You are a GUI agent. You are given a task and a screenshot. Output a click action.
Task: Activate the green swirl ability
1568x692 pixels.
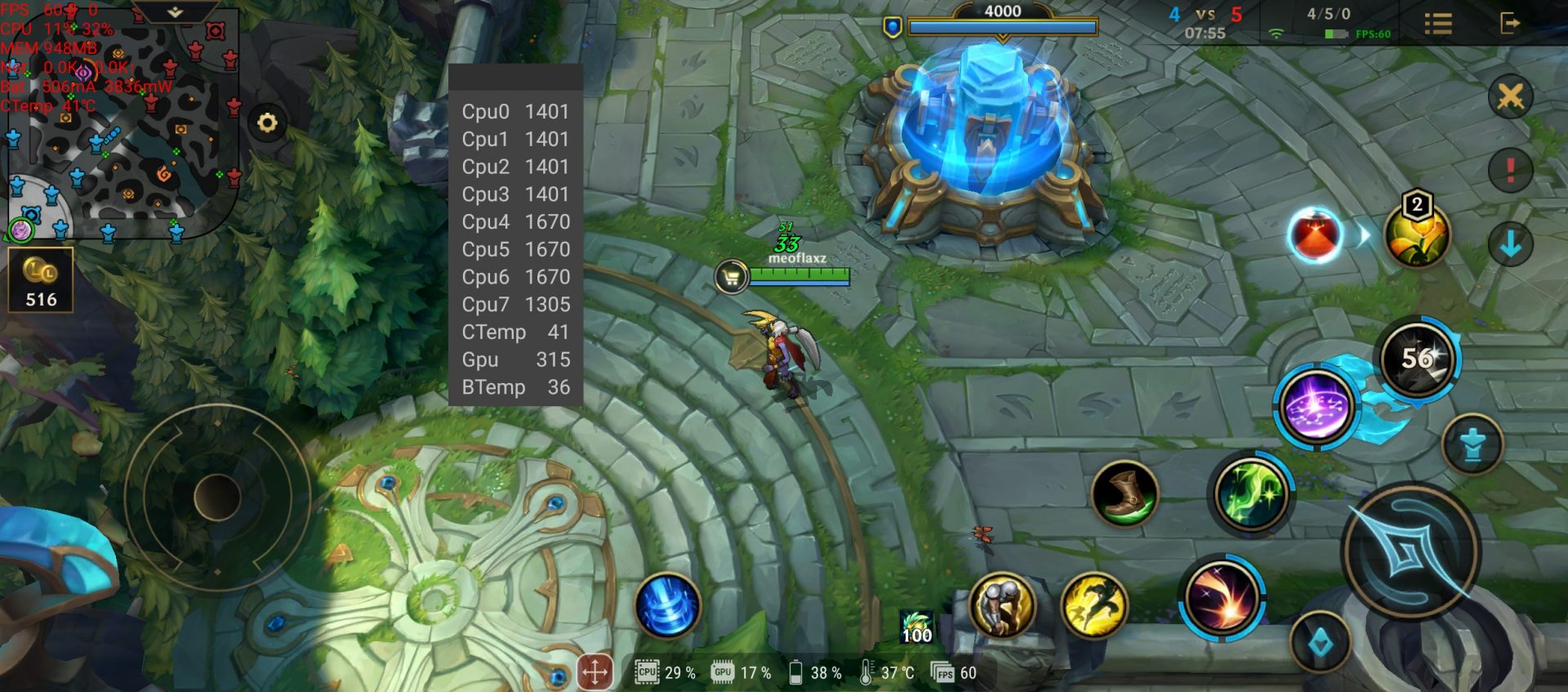pyautogui.click(x=1250, y=493)
